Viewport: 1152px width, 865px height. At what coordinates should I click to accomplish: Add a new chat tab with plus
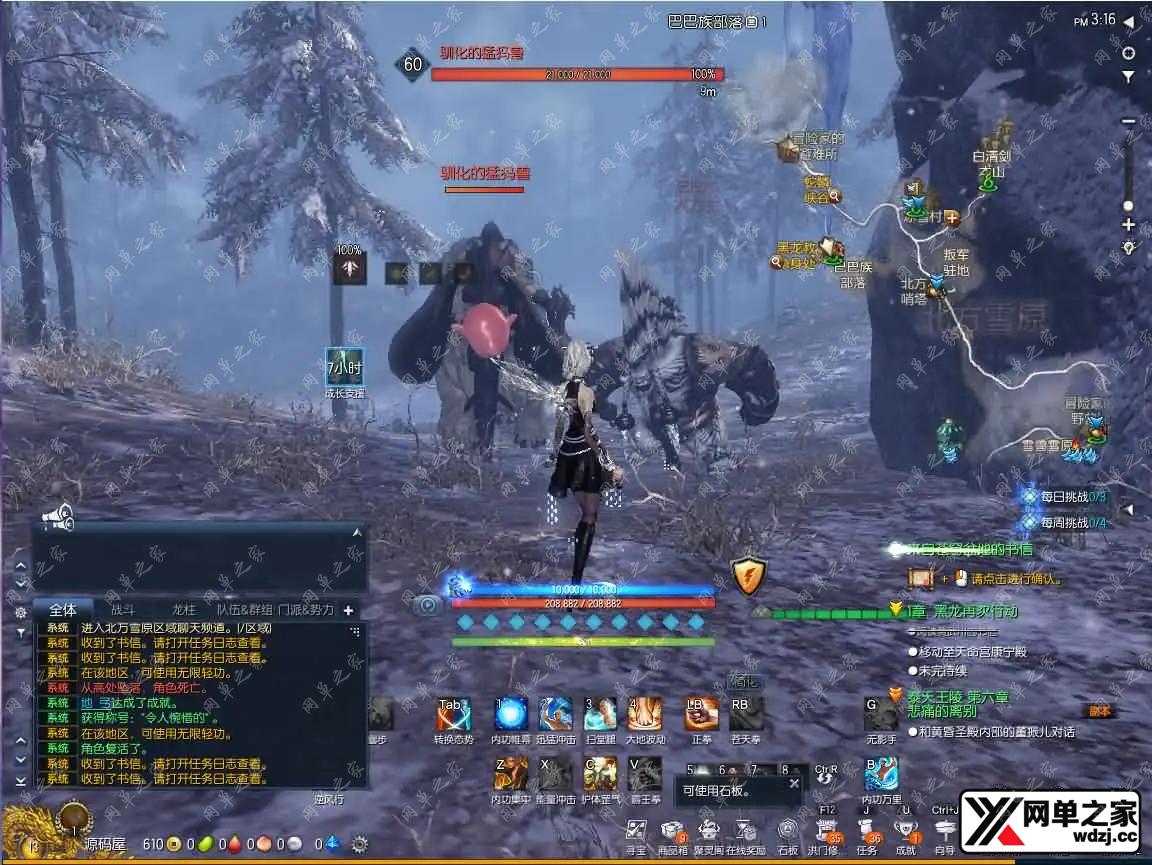pyautogui.click(x=348, y=610)
